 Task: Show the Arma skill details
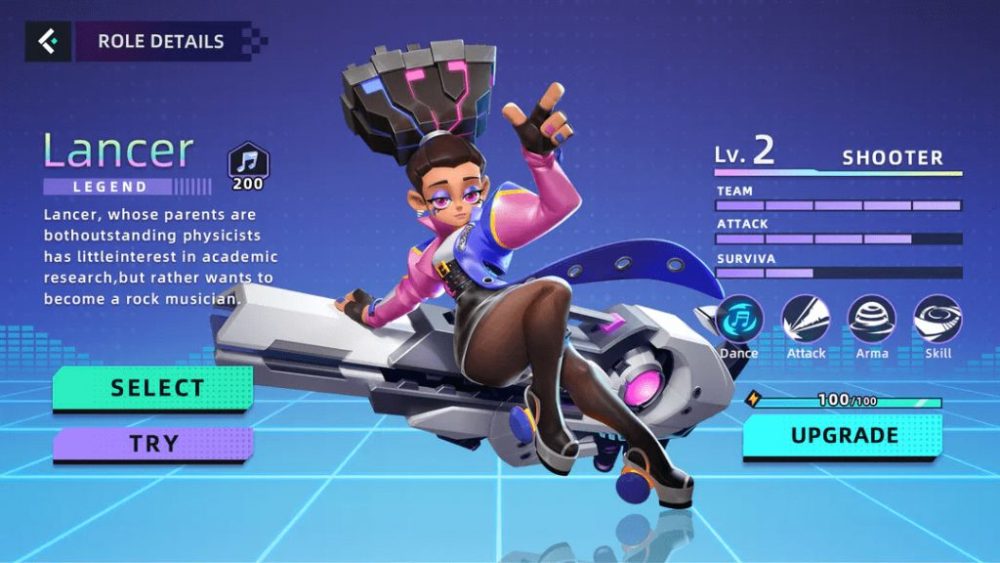point(872,320)
